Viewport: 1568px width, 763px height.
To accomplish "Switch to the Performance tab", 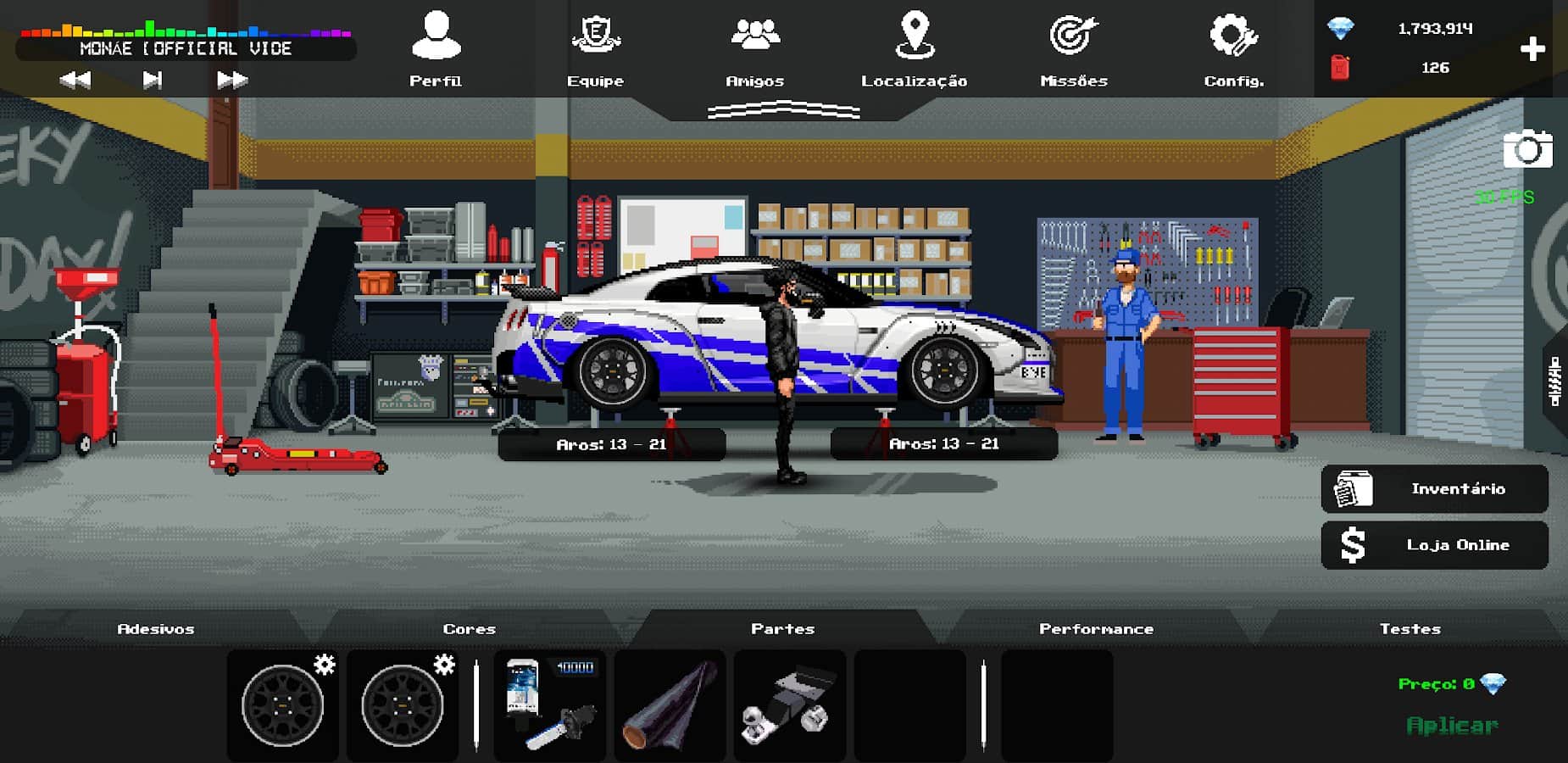I will [1096, 629].
